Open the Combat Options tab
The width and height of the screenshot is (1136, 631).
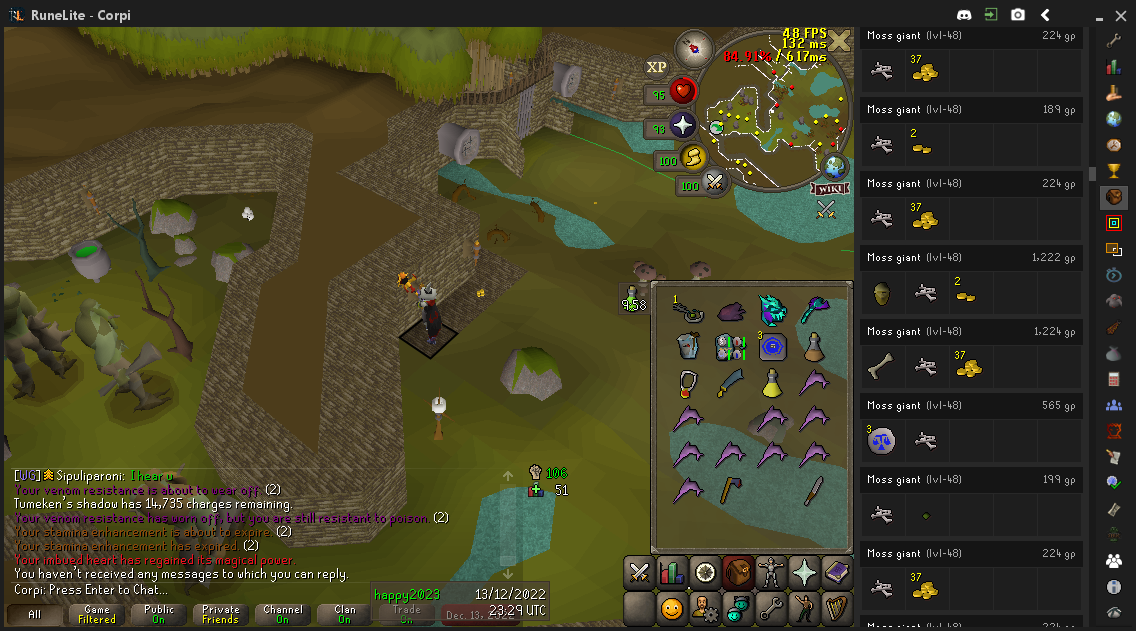click(x=638, y=573)
